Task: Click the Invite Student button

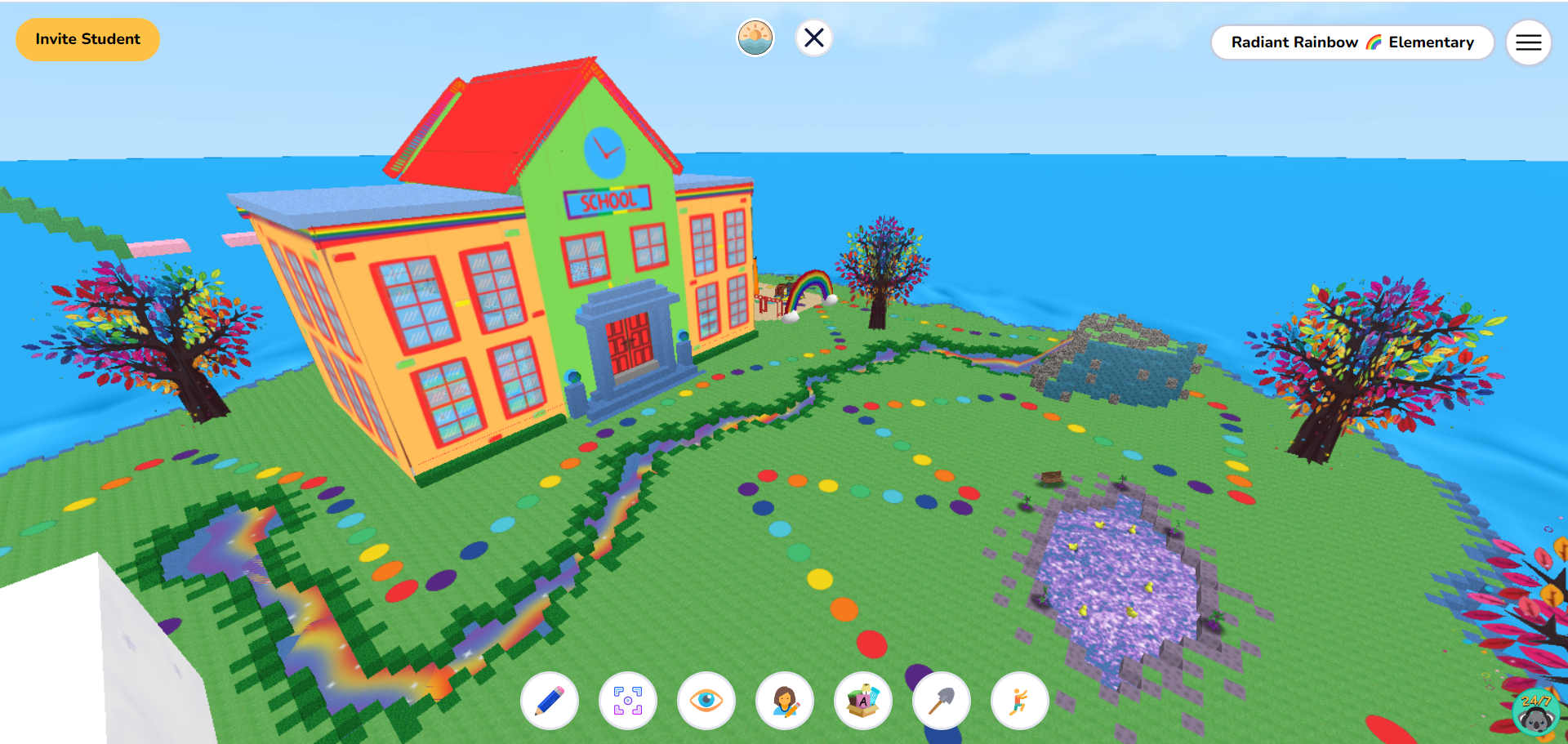Action: pos(87,38)
